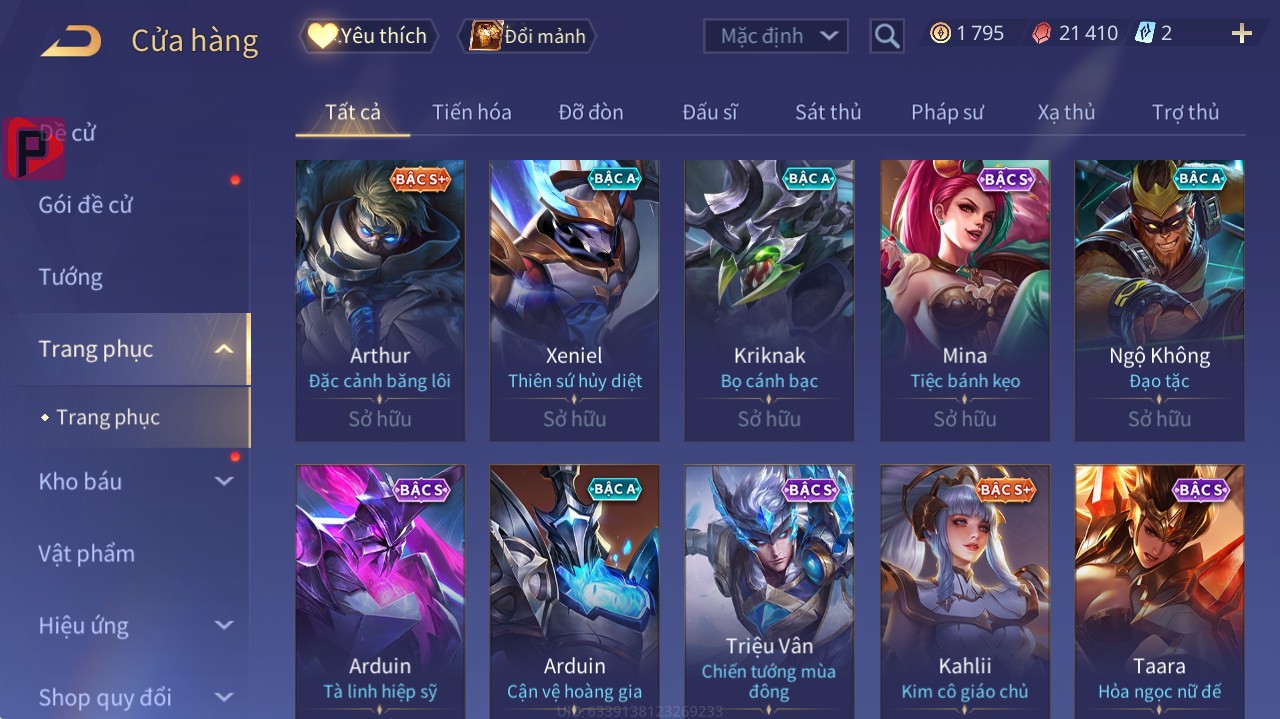Pick Ngộ Không's Đạo tặc skin card
1280x719 pixels.
1159,300
